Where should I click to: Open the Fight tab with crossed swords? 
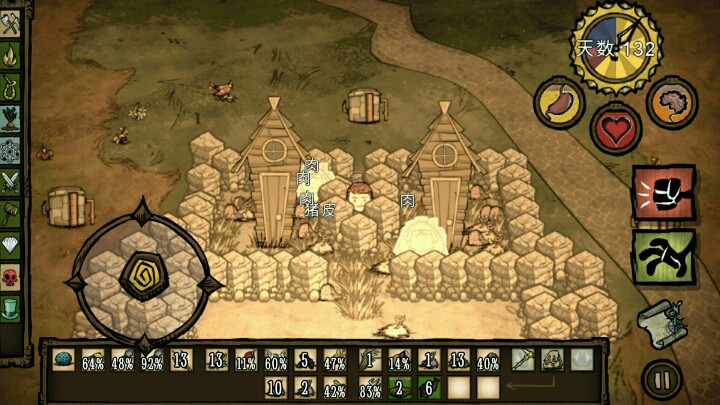click(12, 182)
